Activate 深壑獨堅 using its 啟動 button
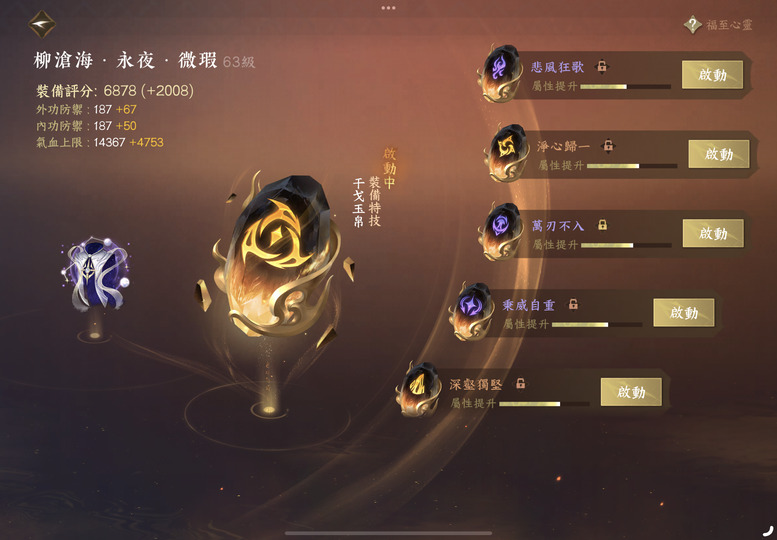 coord(631,392)
